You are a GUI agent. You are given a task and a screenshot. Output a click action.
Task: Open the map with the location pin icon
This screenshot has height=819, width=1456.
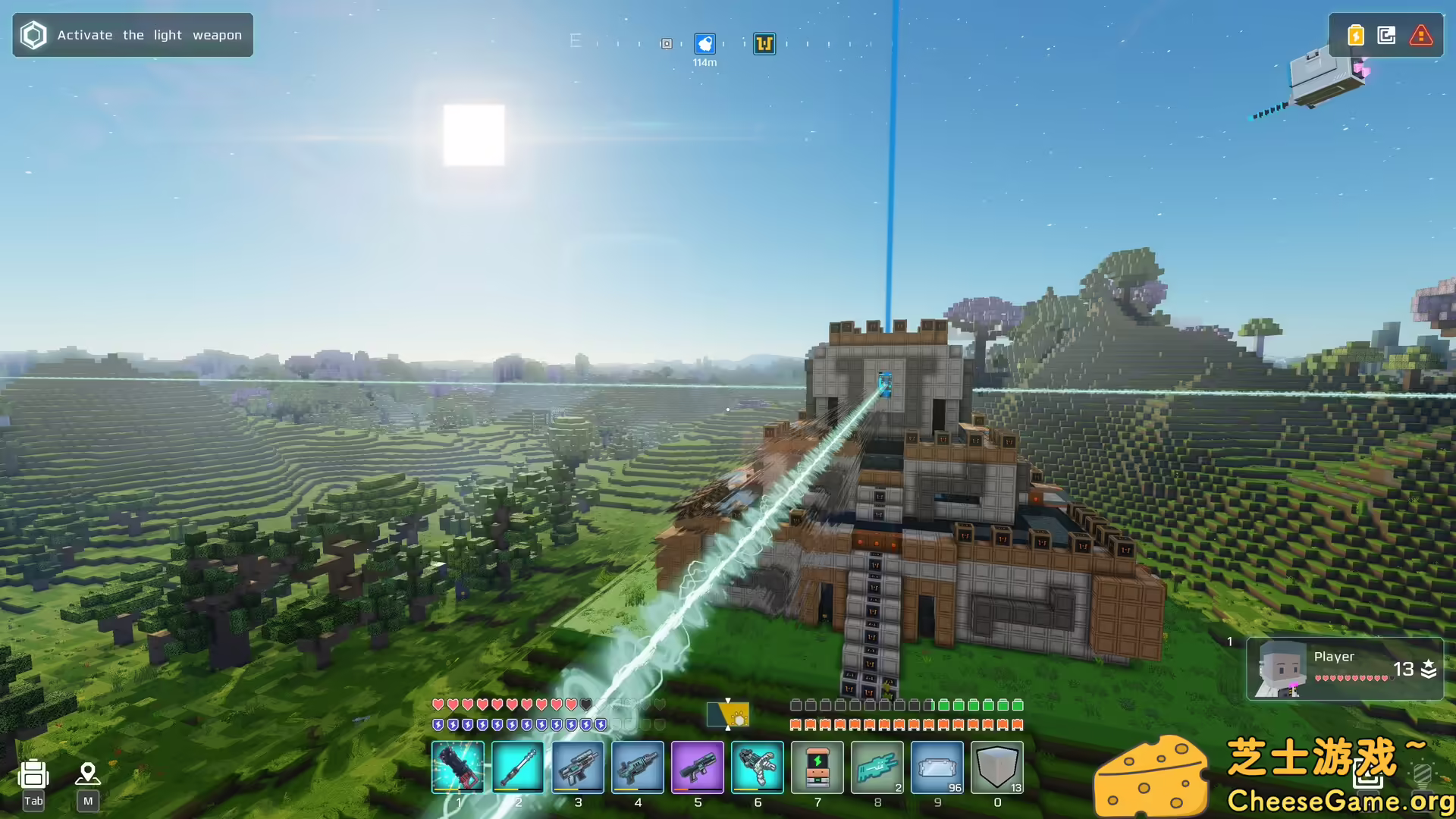coord(88,773)
